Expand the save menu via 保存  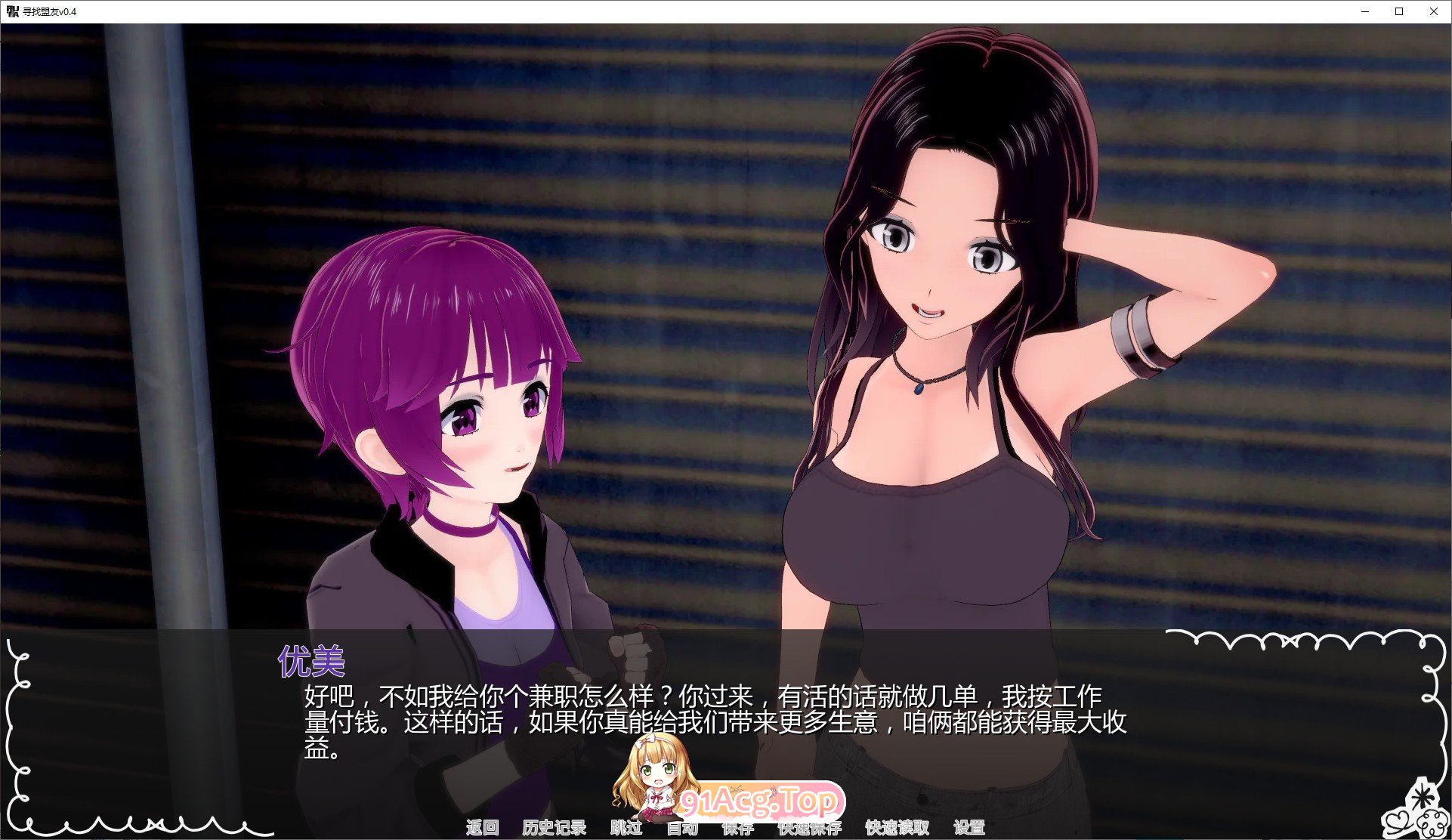click(738, 828)
